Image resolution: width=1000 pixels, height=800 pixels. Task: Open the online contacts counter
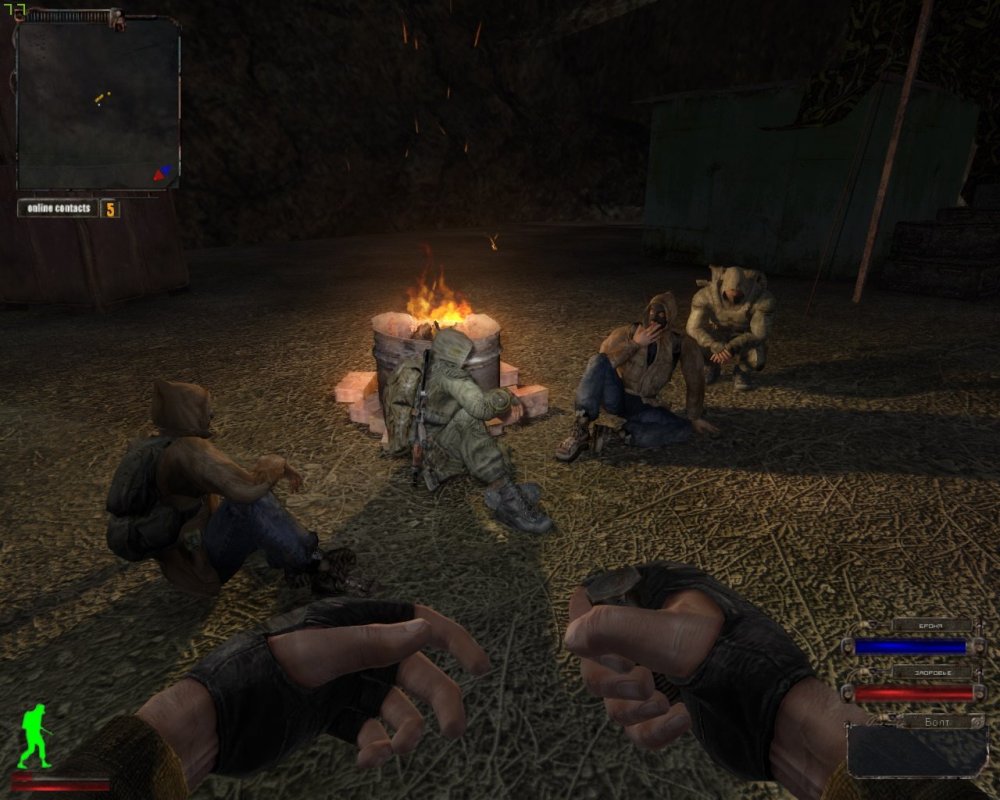(x=68, y=209)
